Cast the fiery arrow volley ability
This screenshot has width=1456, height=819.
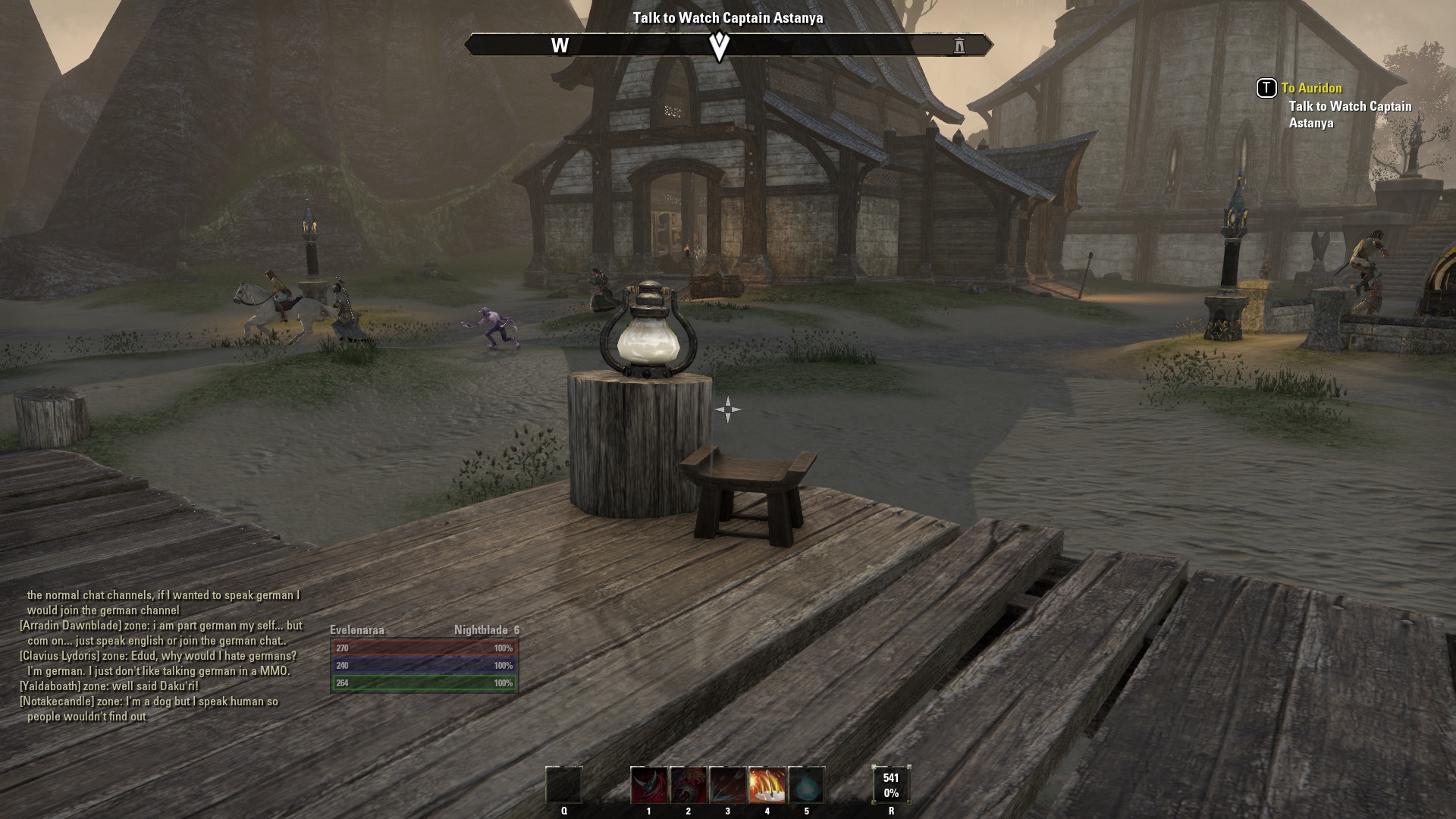[767, 785]
